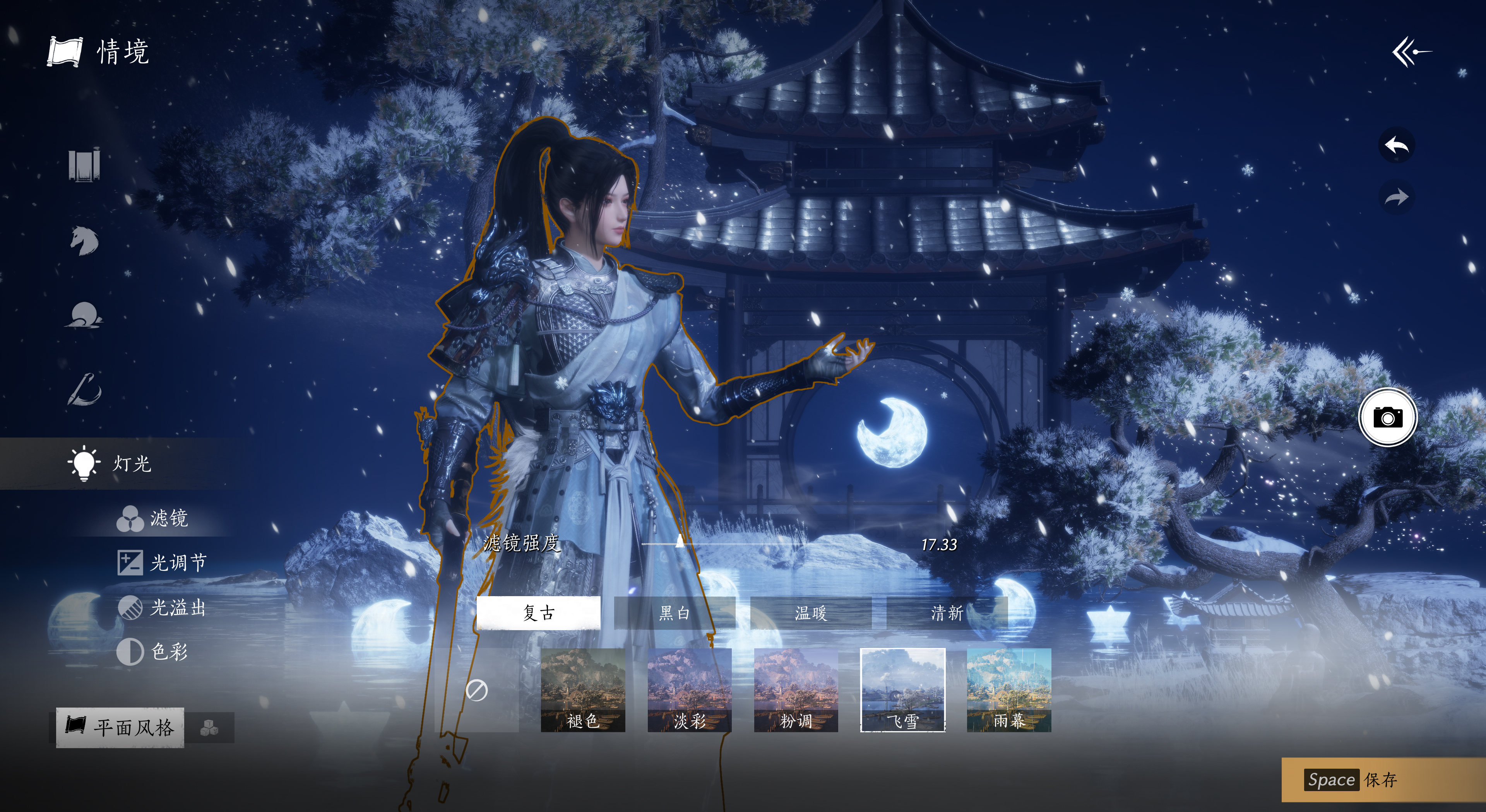
Task: Undo the last change with the undo arrow
Action: point(1397,145)
